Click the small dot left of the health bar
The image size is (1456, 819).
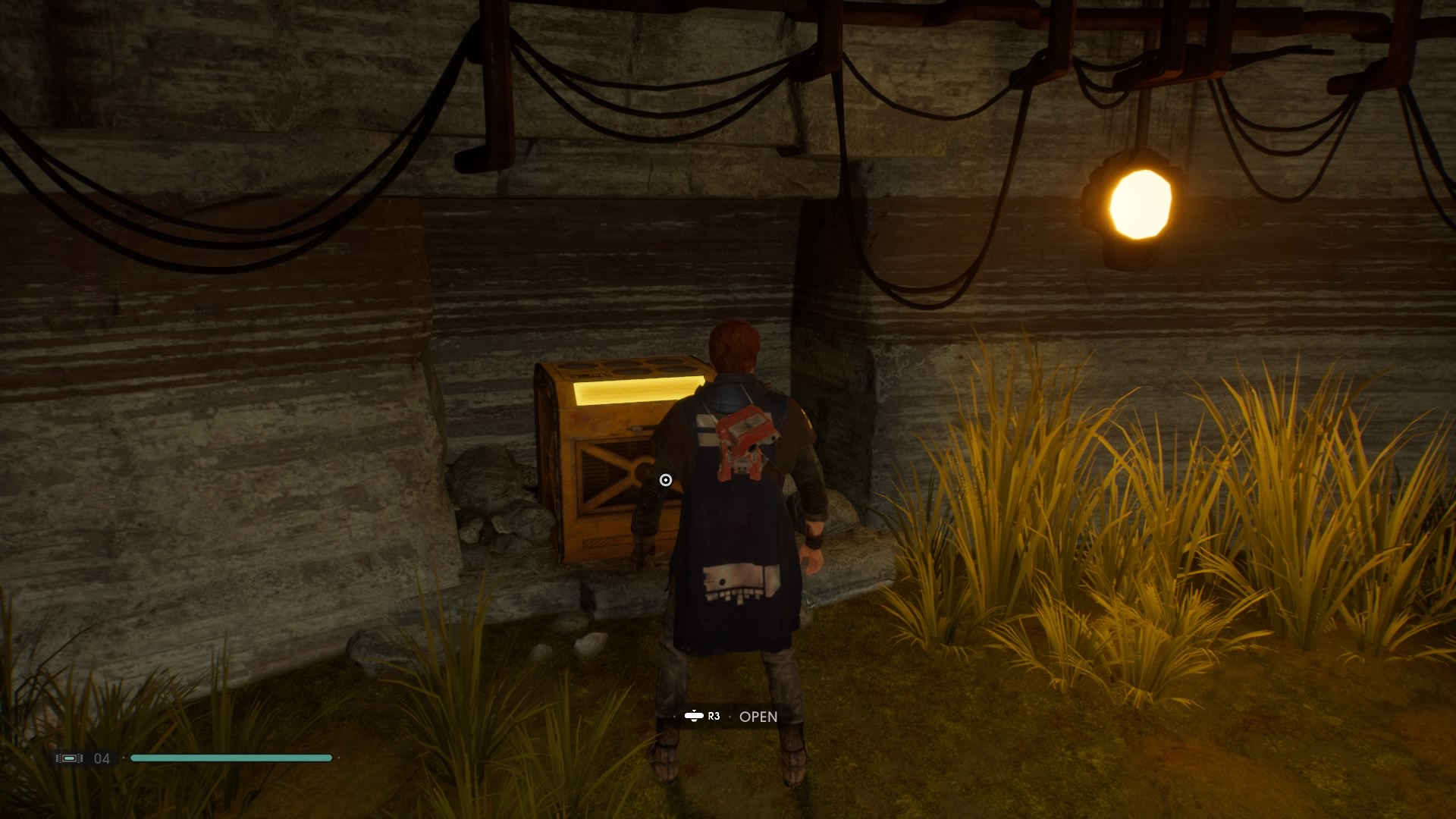pos(124,758)
